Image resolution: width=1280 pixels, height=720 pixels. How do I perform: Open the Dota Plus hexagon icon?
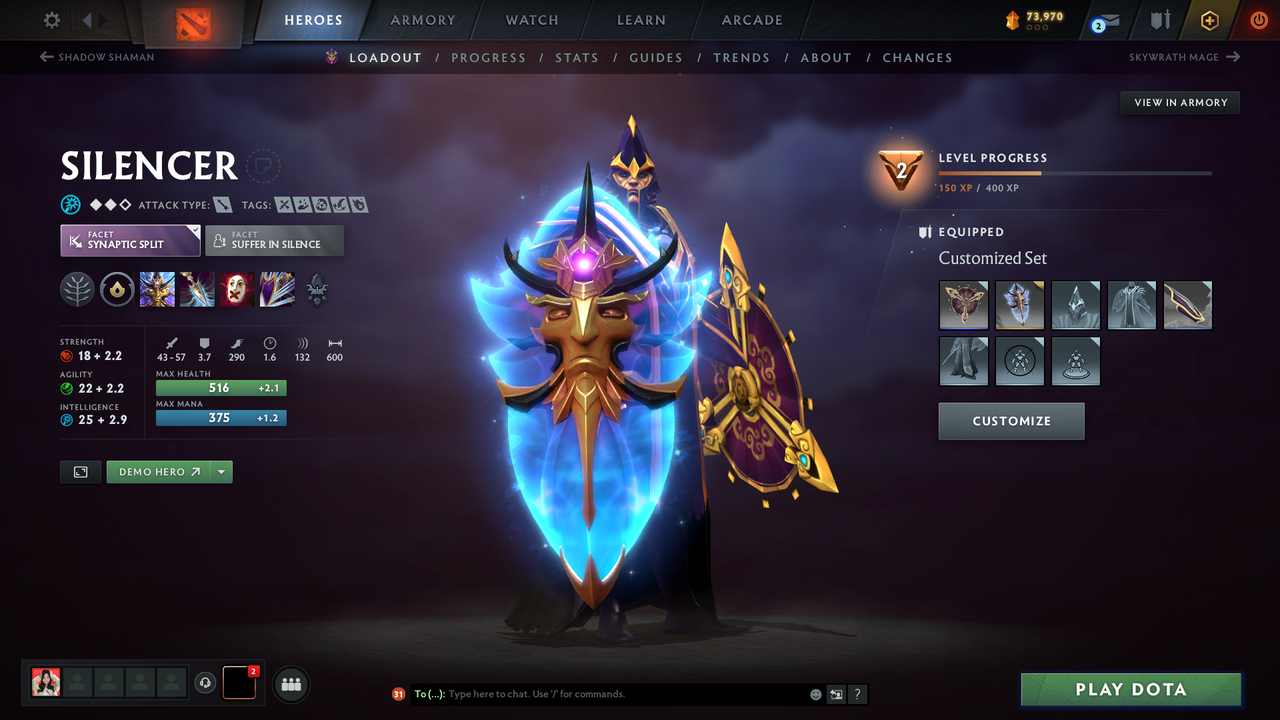coord(1209,19)
